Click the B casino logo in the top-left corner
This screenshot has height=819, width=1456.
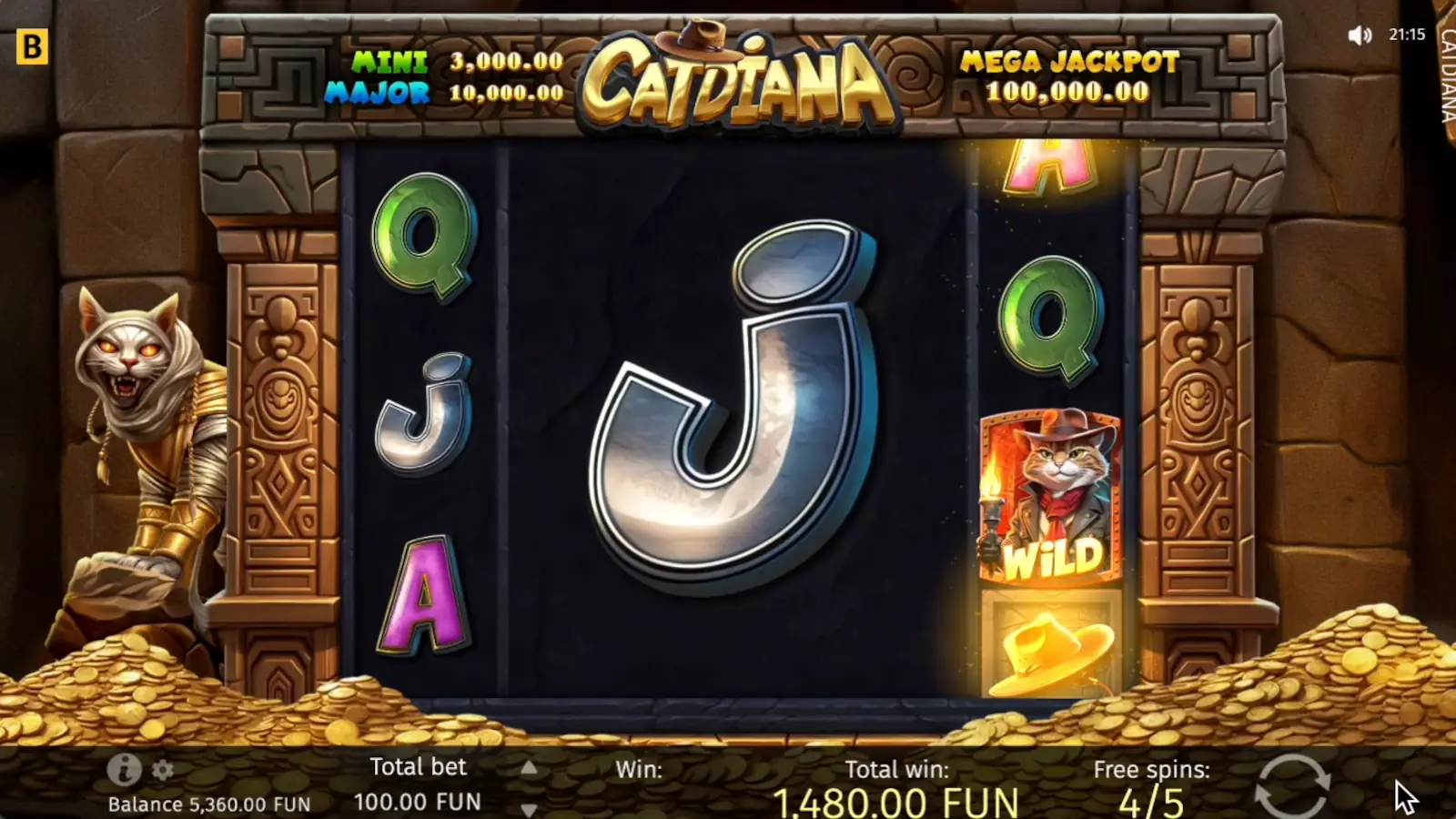(x=35, y=45)
